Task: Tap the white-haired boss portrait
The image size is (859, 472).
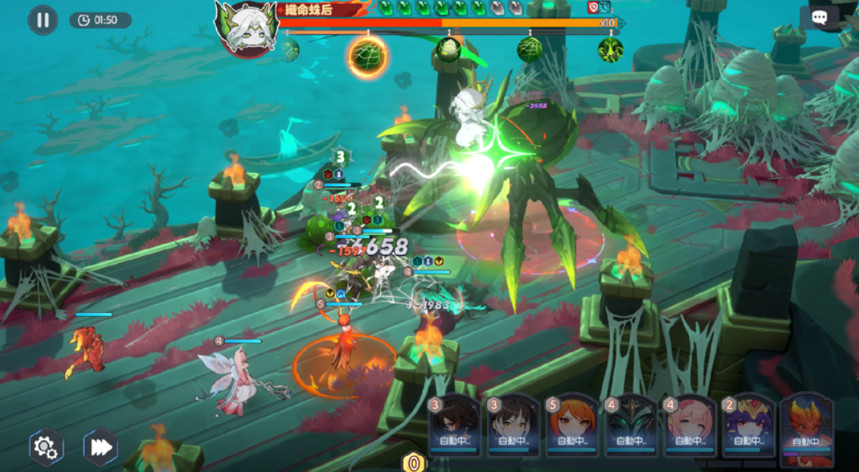Action: 246,26
